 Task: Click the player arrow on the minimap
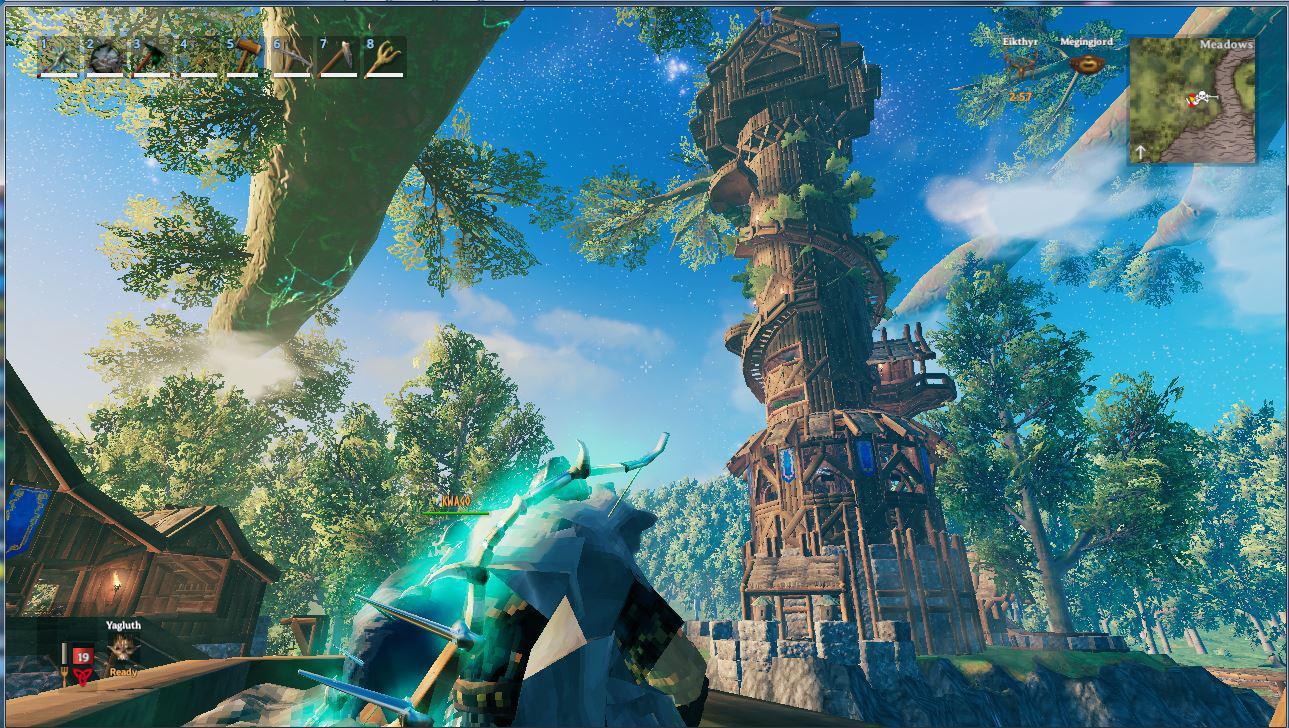(x=1191, y=103)
